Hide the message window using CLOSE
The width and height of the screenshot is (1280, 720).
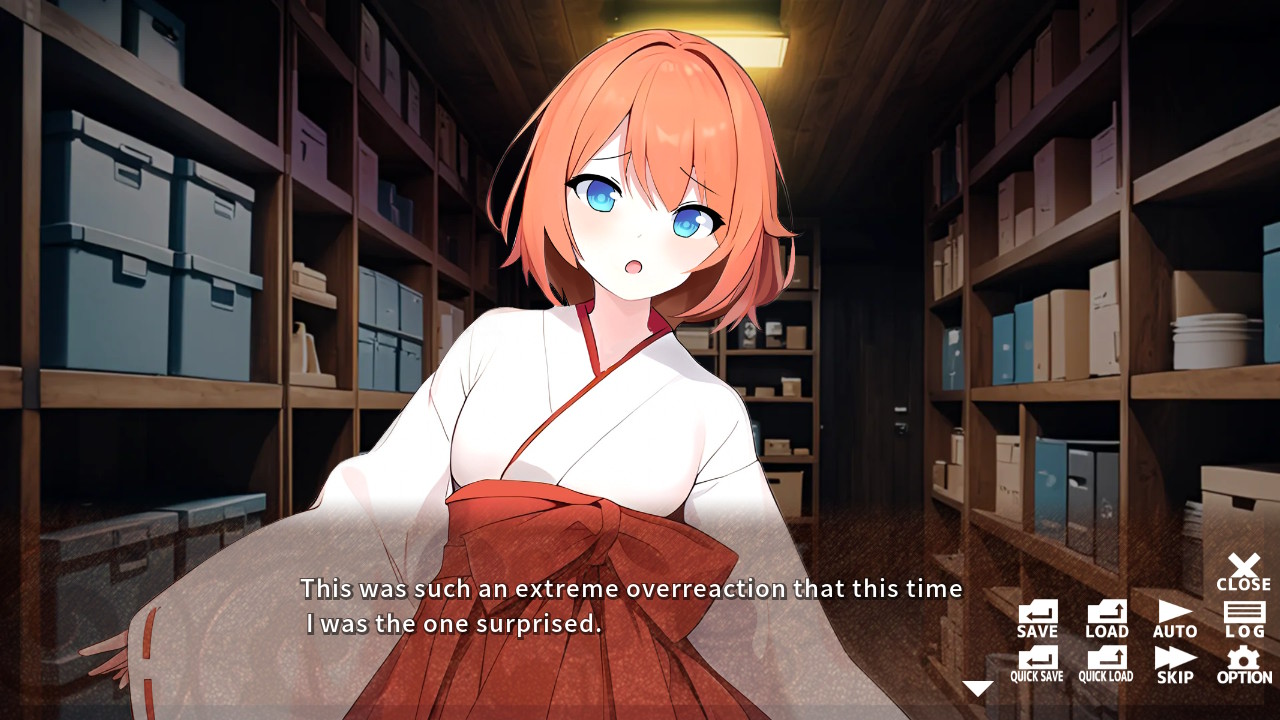pyautogui.click(x=1243, y=572)
